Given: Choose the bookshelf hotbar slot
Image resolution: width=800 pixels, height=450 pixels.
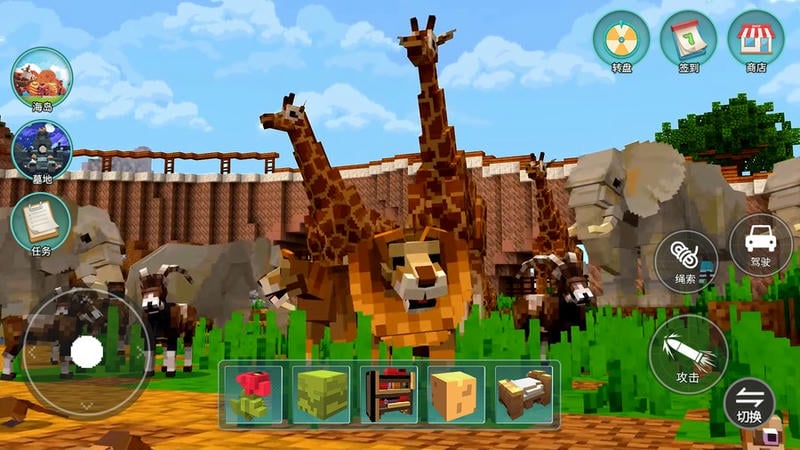Looking at the screenshot, I should point(389,393).
